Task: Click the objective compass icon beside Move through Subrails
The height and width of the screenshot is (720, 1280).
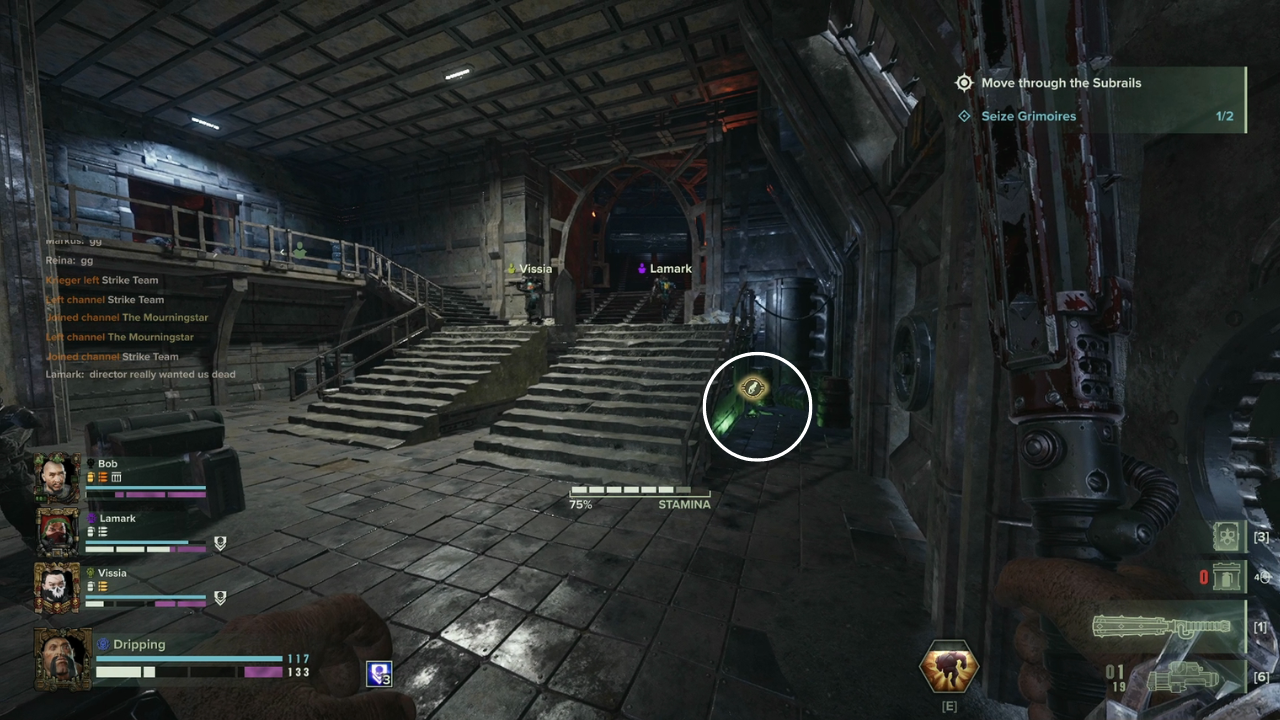Action: point(964,83)
